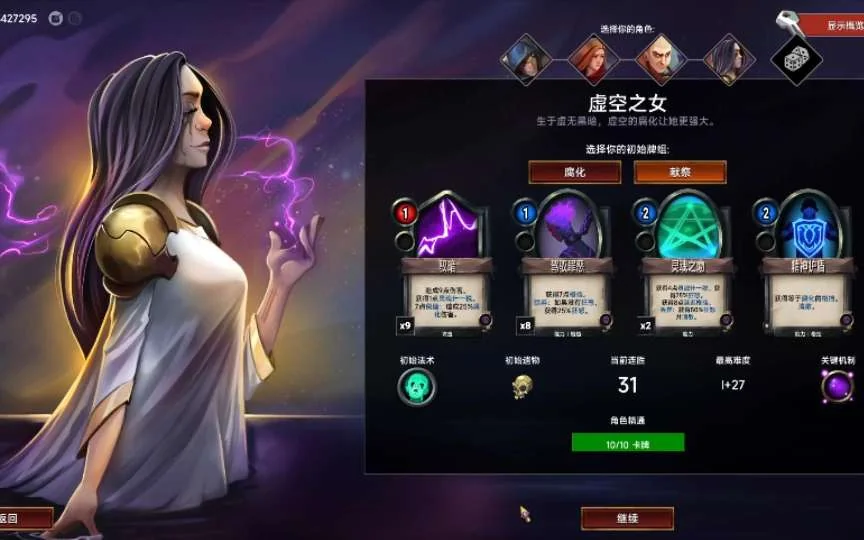Choose the red-haired woman character portrait
The image size is (864, 540).
click(593, 59)
